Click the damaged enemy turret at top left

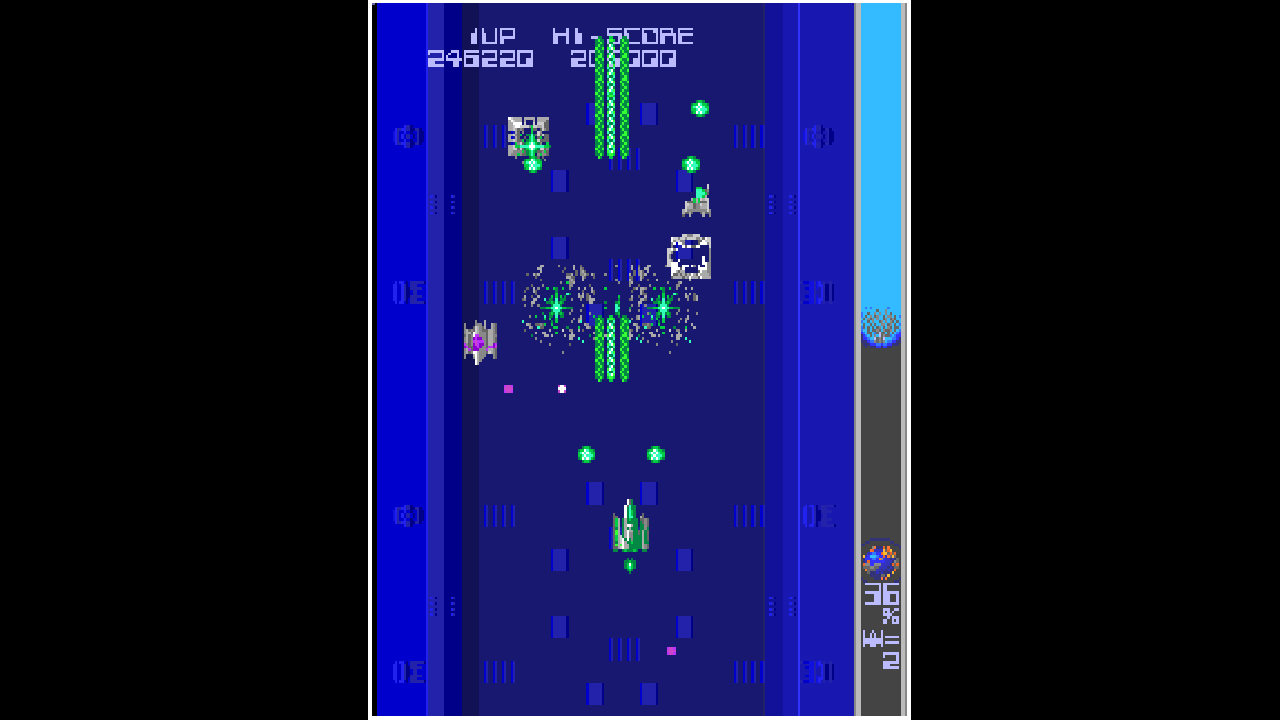coord(528,135)
